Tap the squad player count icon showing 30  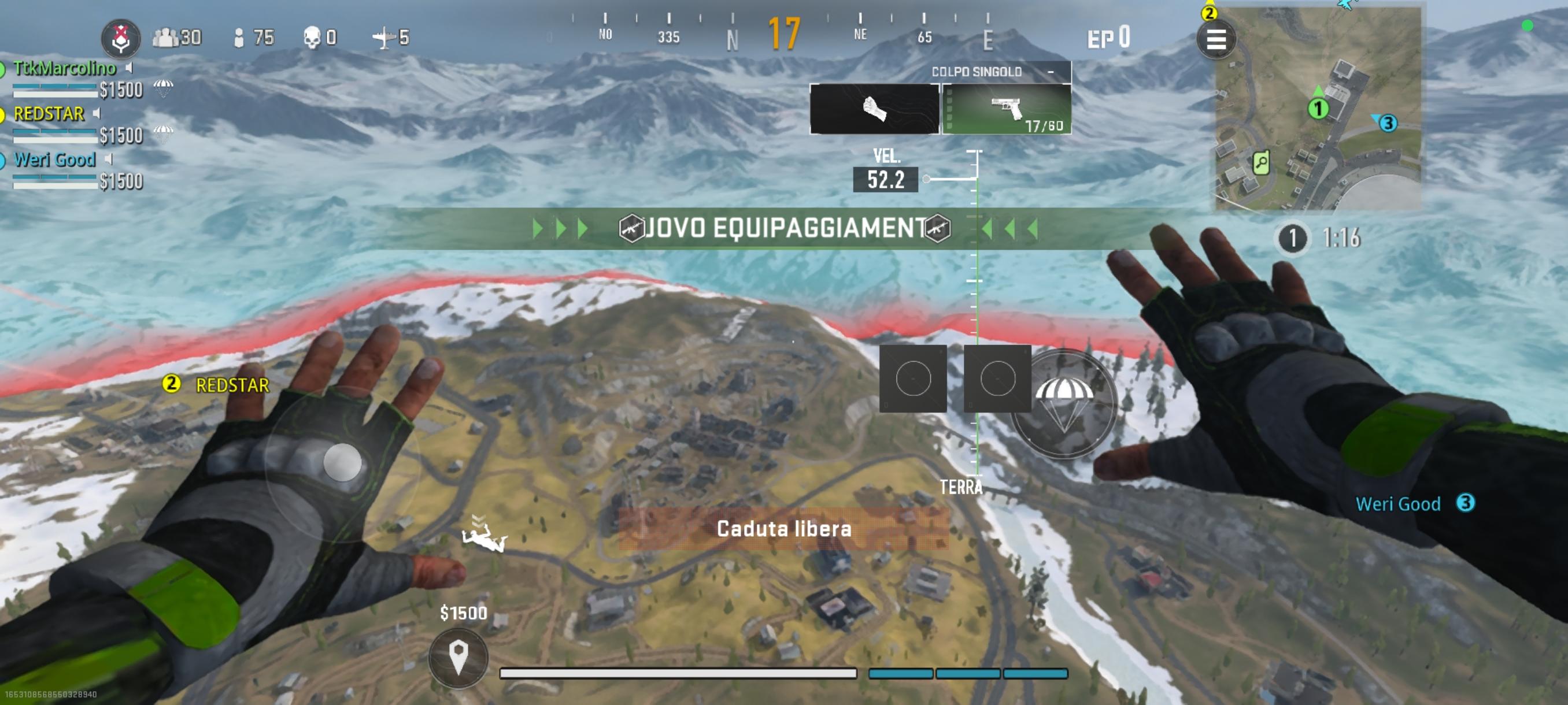(165, 38)
